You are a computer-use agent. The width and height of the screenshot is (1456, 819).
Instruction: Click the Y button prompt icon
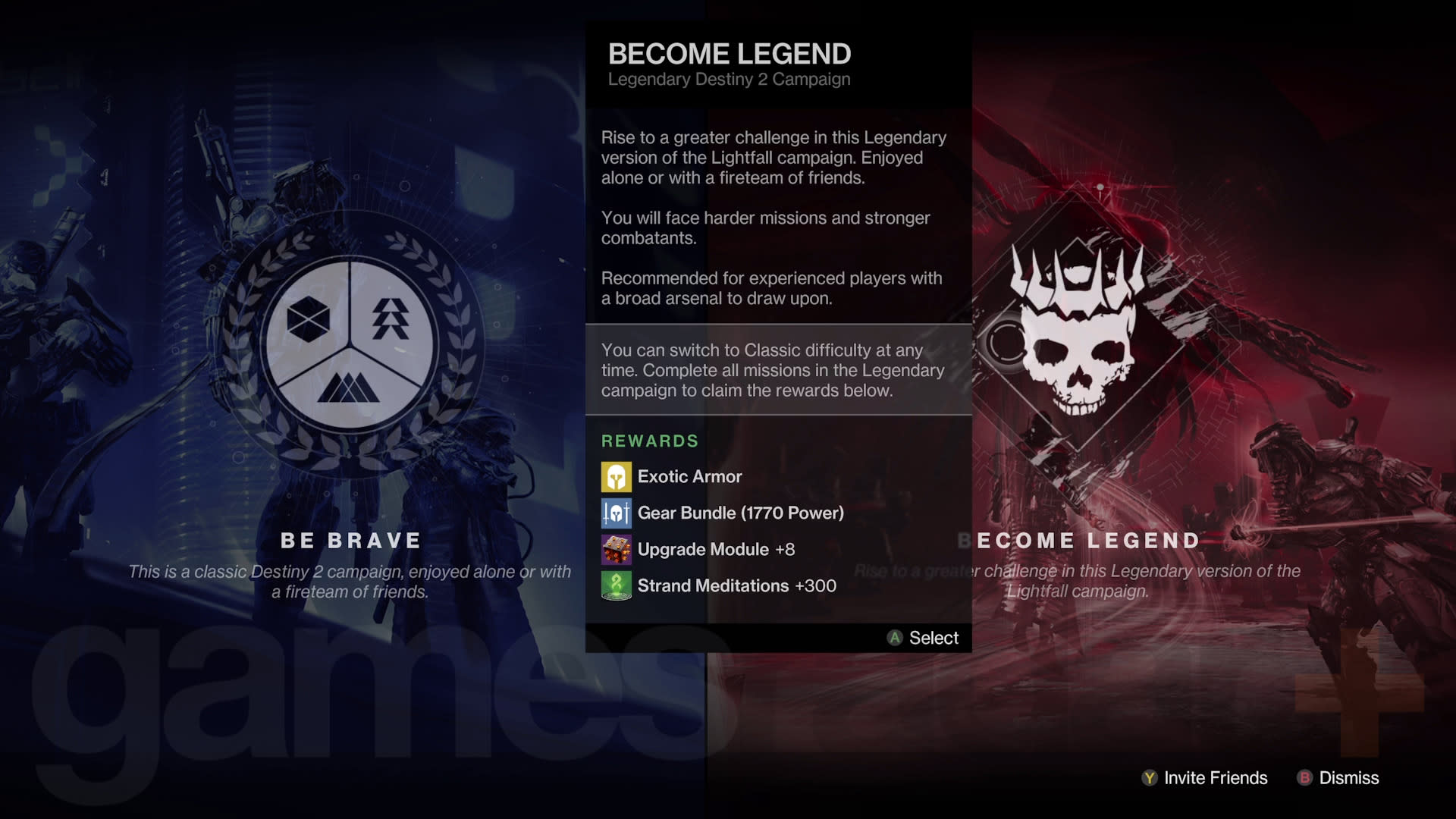click(x=1148, y=778)
